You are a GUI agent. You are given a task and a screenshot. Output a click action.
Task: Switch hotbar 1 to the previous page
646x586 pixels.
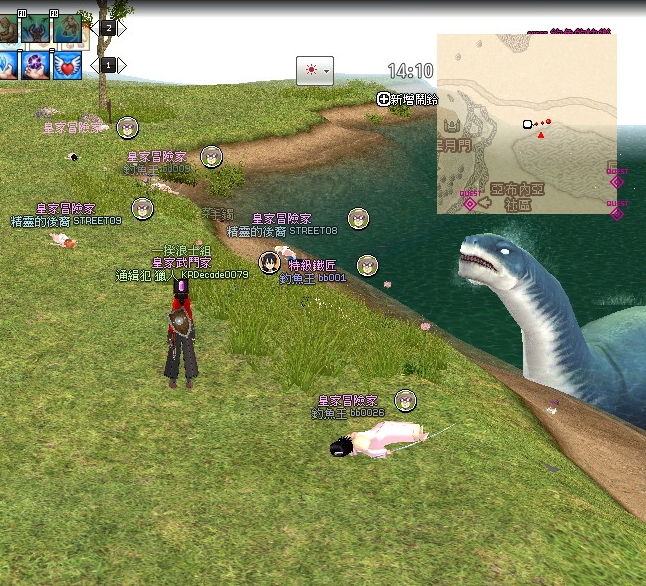(94, 65)
